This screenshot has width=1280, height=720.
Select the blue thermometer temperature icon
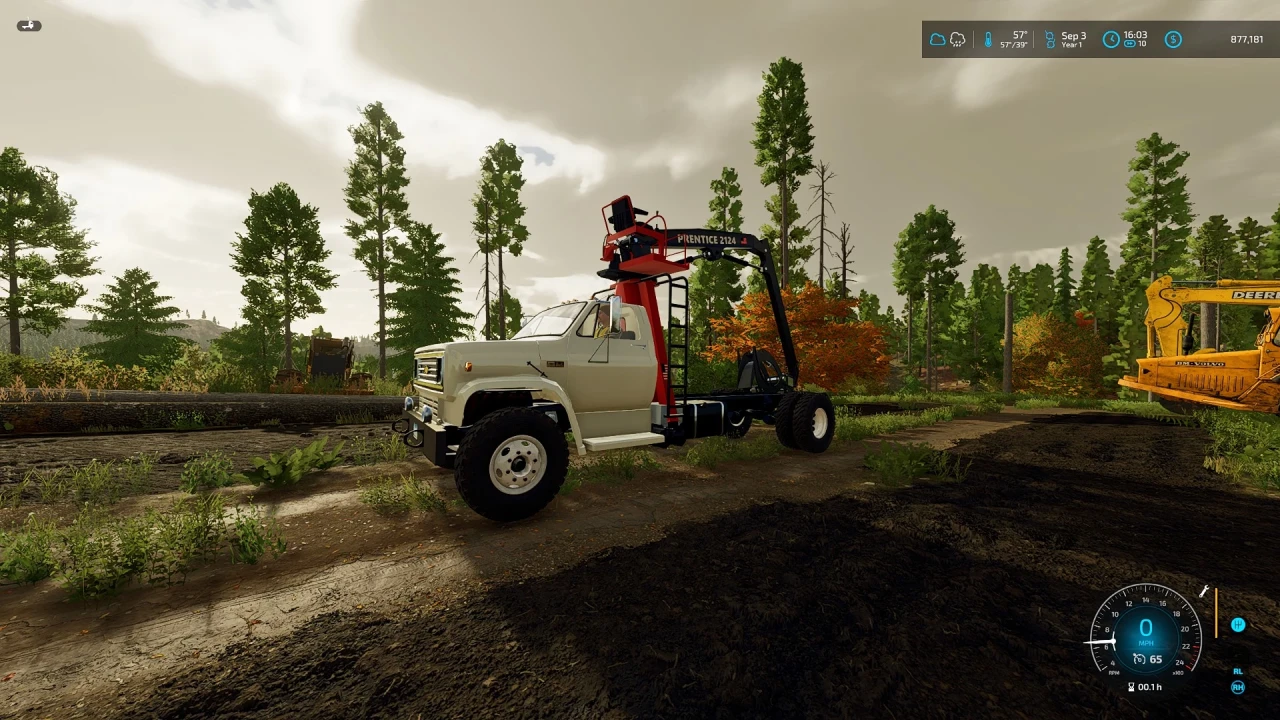[988, 40]
